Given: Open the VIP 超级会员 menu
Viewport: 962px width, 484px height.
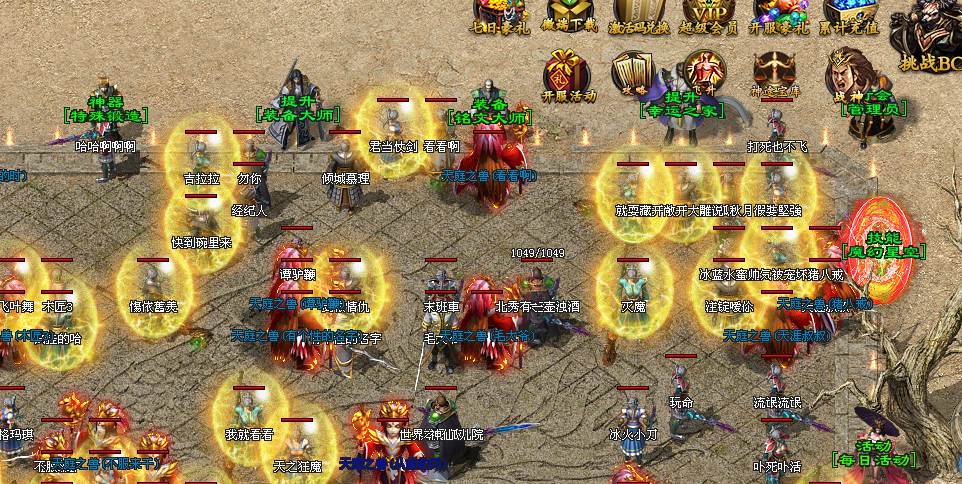Looking at the screenshot, I should pos(710,14).
